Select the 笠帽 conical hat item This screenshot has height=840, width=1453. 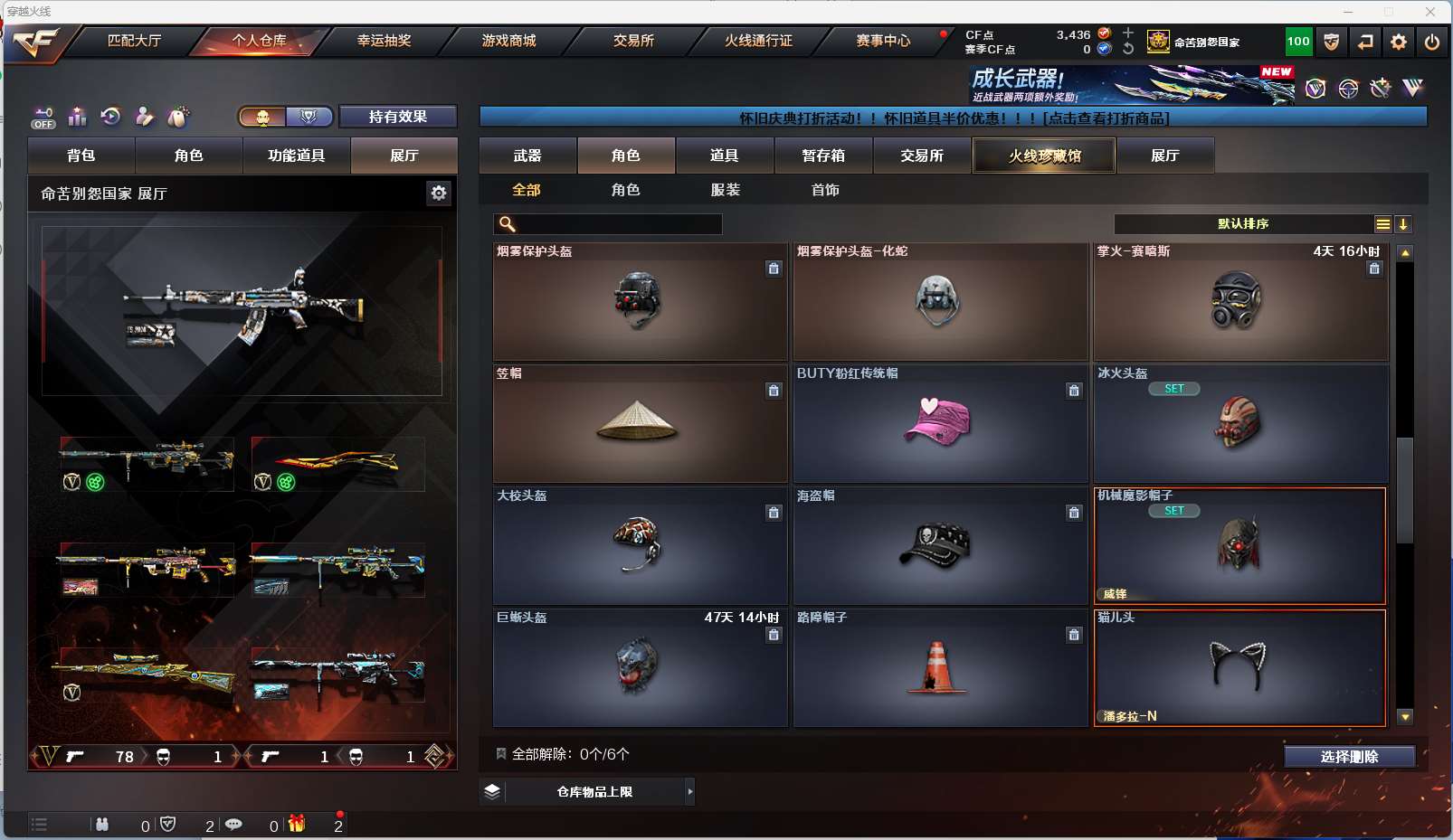(639, 424)
